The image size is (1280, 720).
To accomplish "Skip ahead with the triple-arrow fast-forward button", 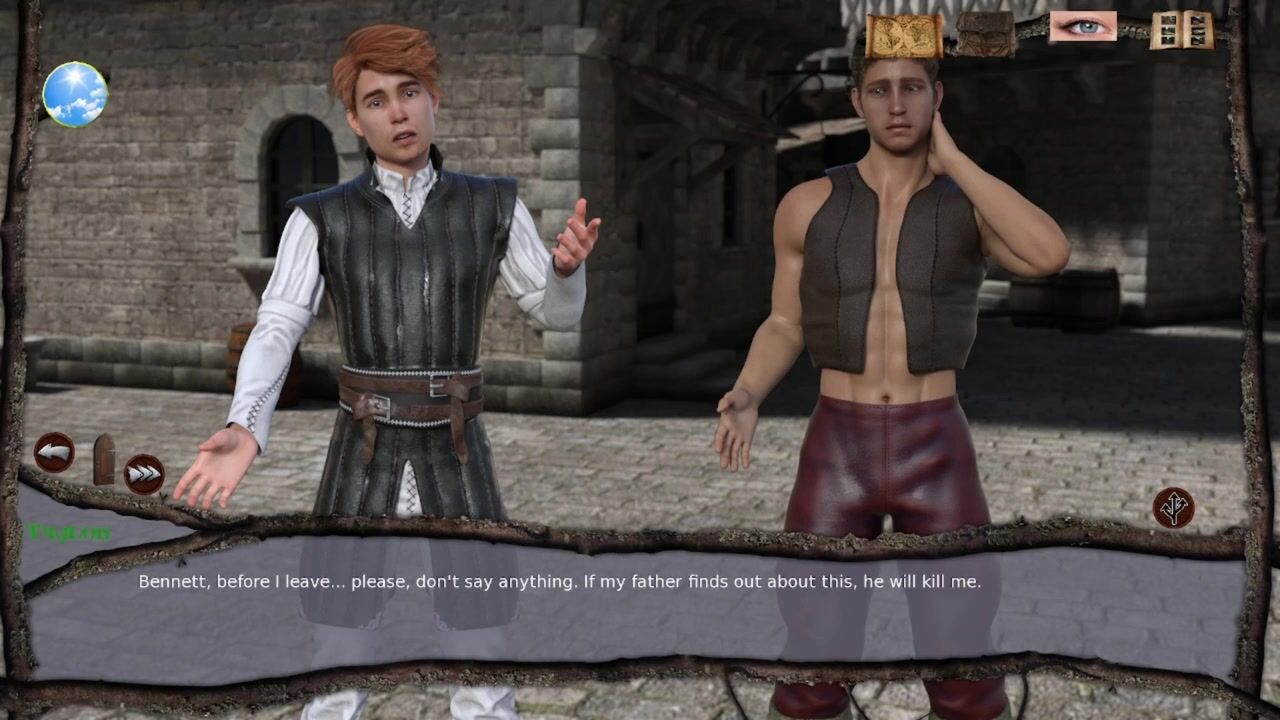I will (x=144, y=473).
